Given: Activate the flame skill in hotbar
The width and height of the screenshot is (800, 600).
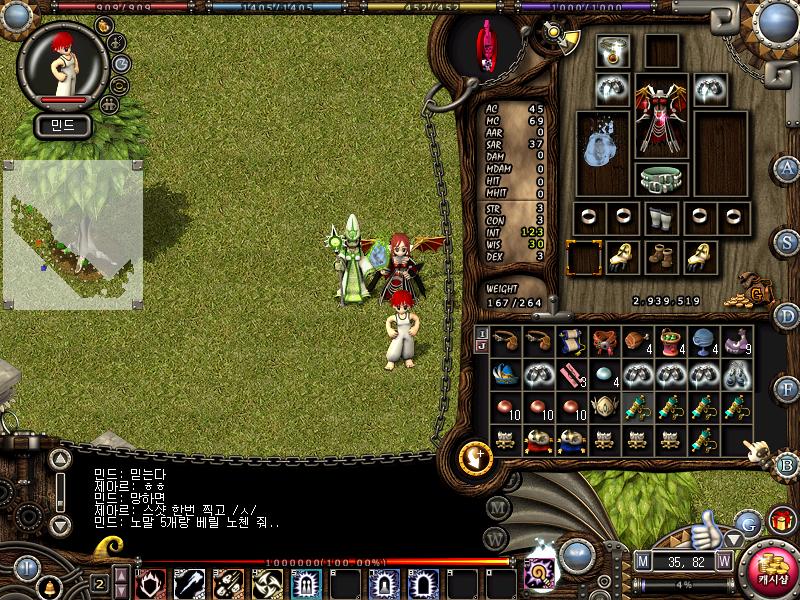Looking at the screenshot, I should [x=150, y=583].
